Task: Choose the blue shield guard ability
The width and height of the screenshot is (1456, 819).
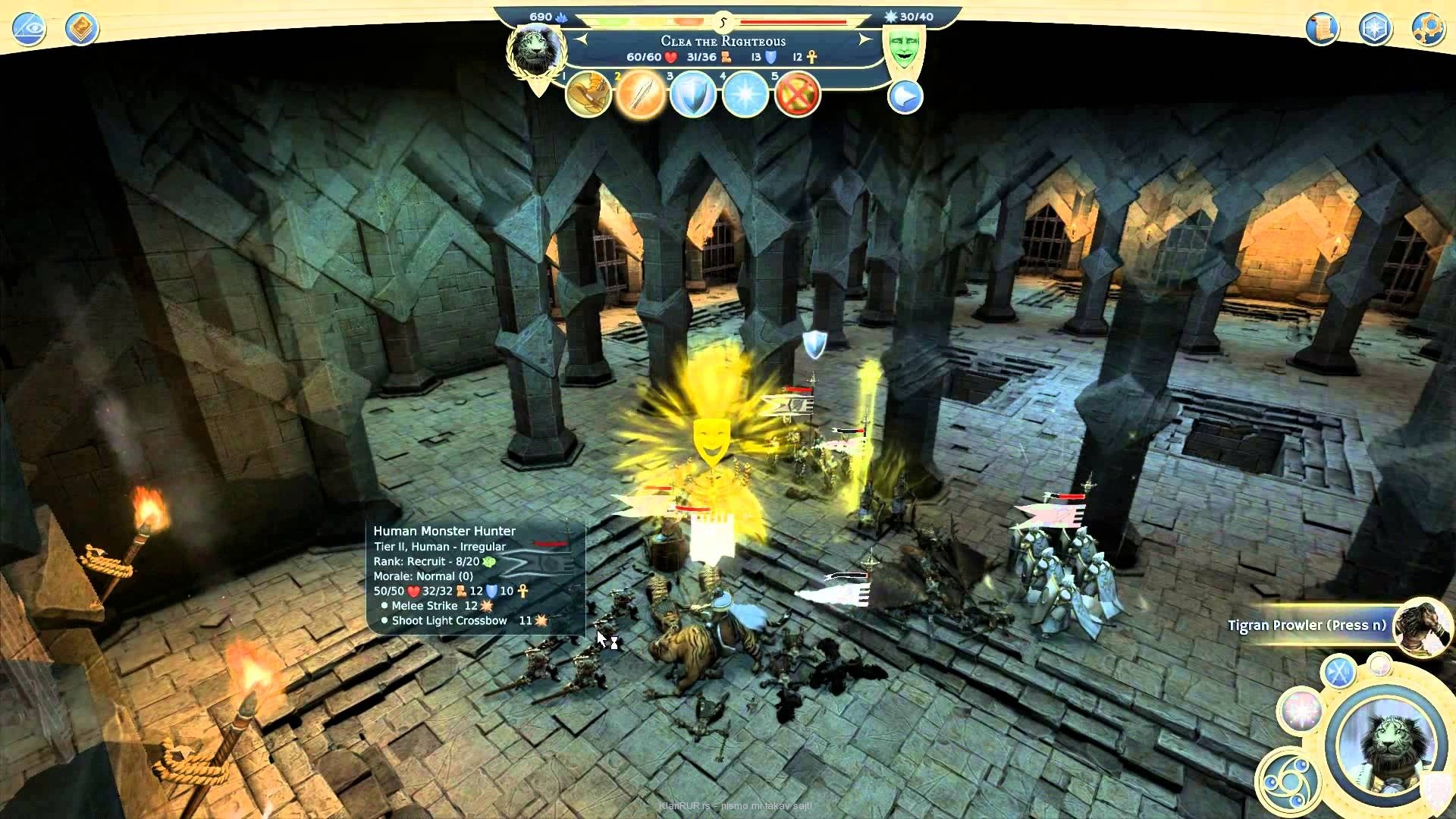Action: 693,96
